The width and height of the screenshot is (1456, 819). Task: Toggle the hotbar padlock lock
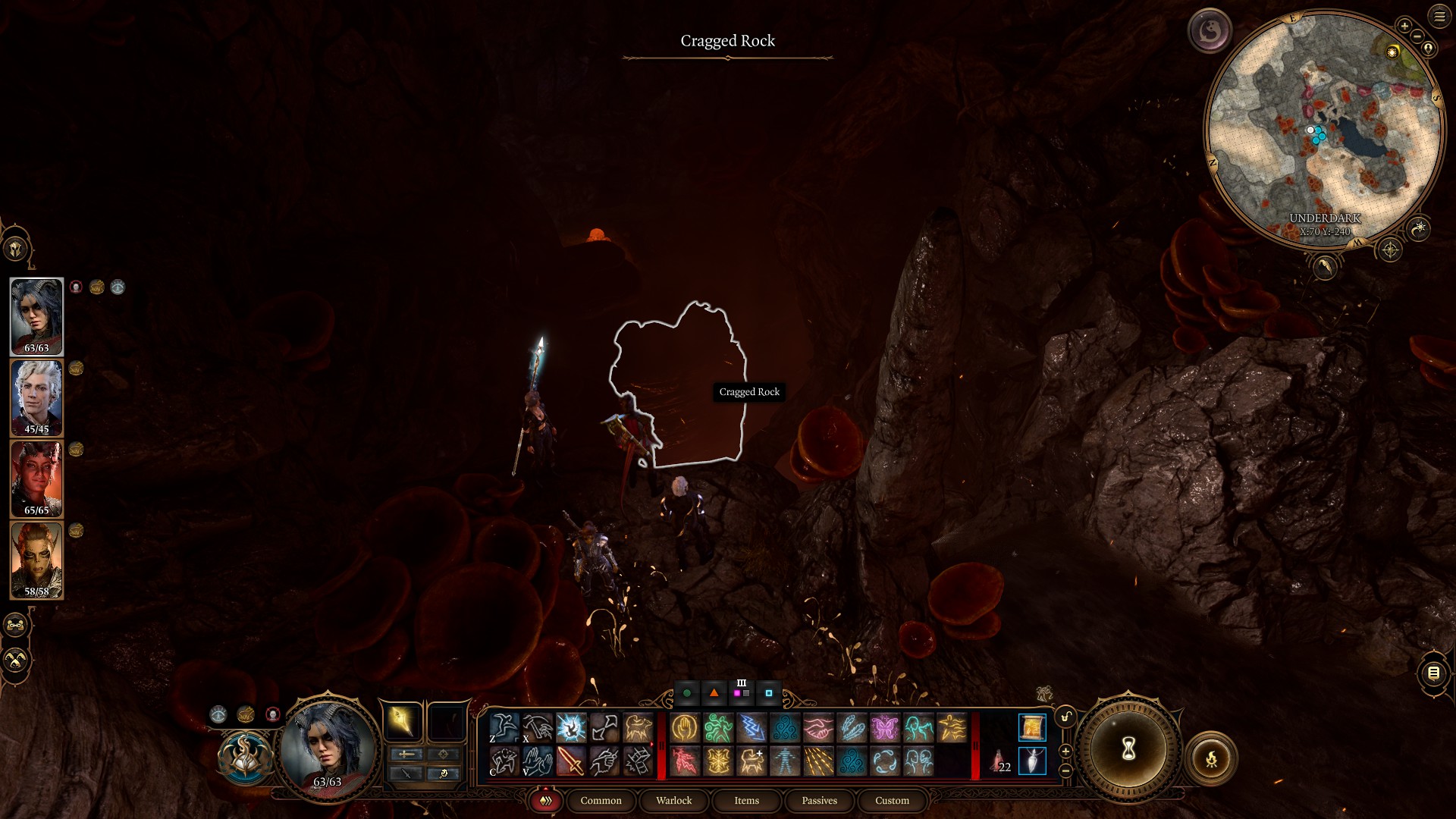[1066, 715]
